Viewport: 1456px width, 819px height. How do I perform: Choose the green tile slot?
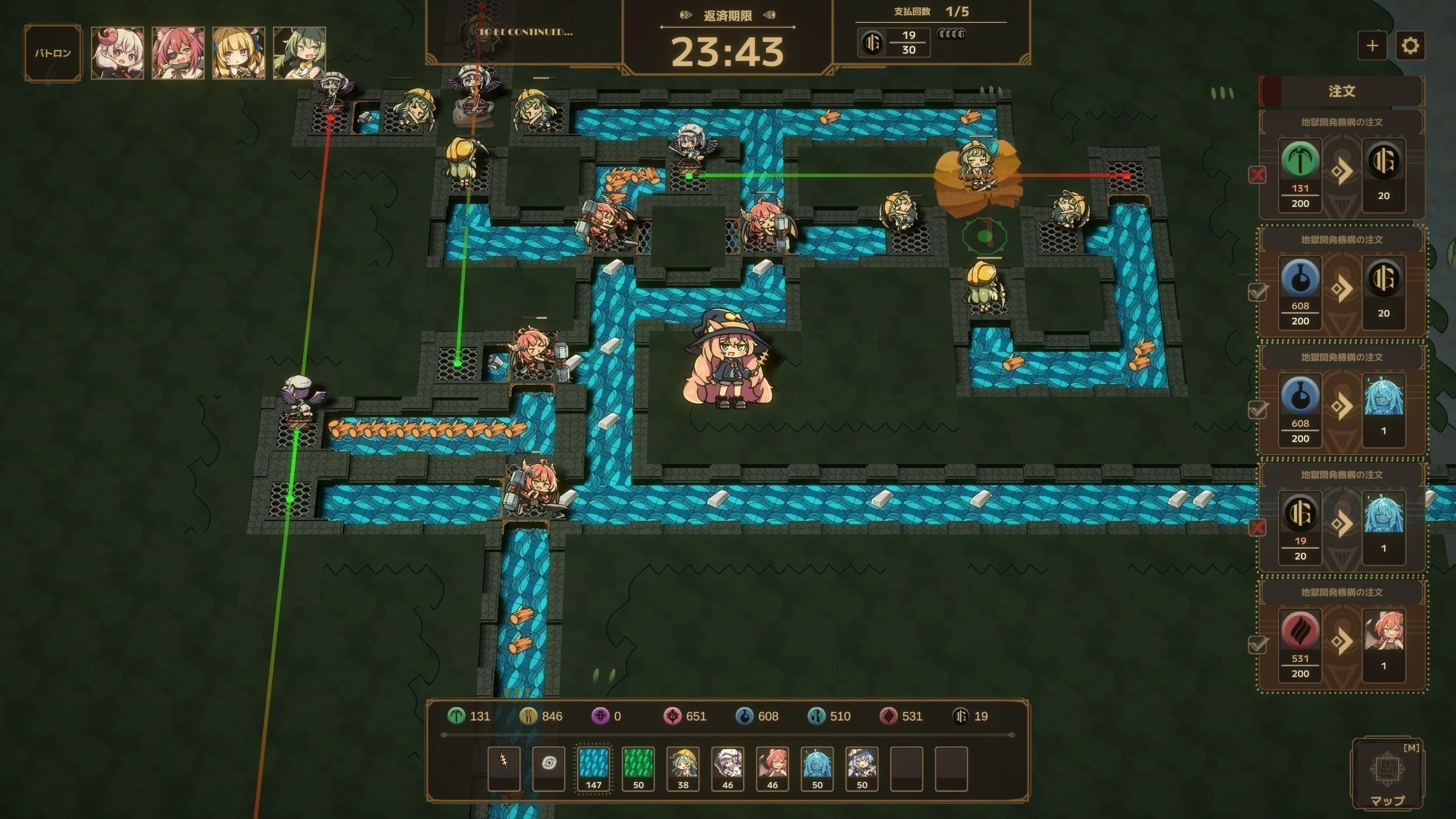coord(638,768)
